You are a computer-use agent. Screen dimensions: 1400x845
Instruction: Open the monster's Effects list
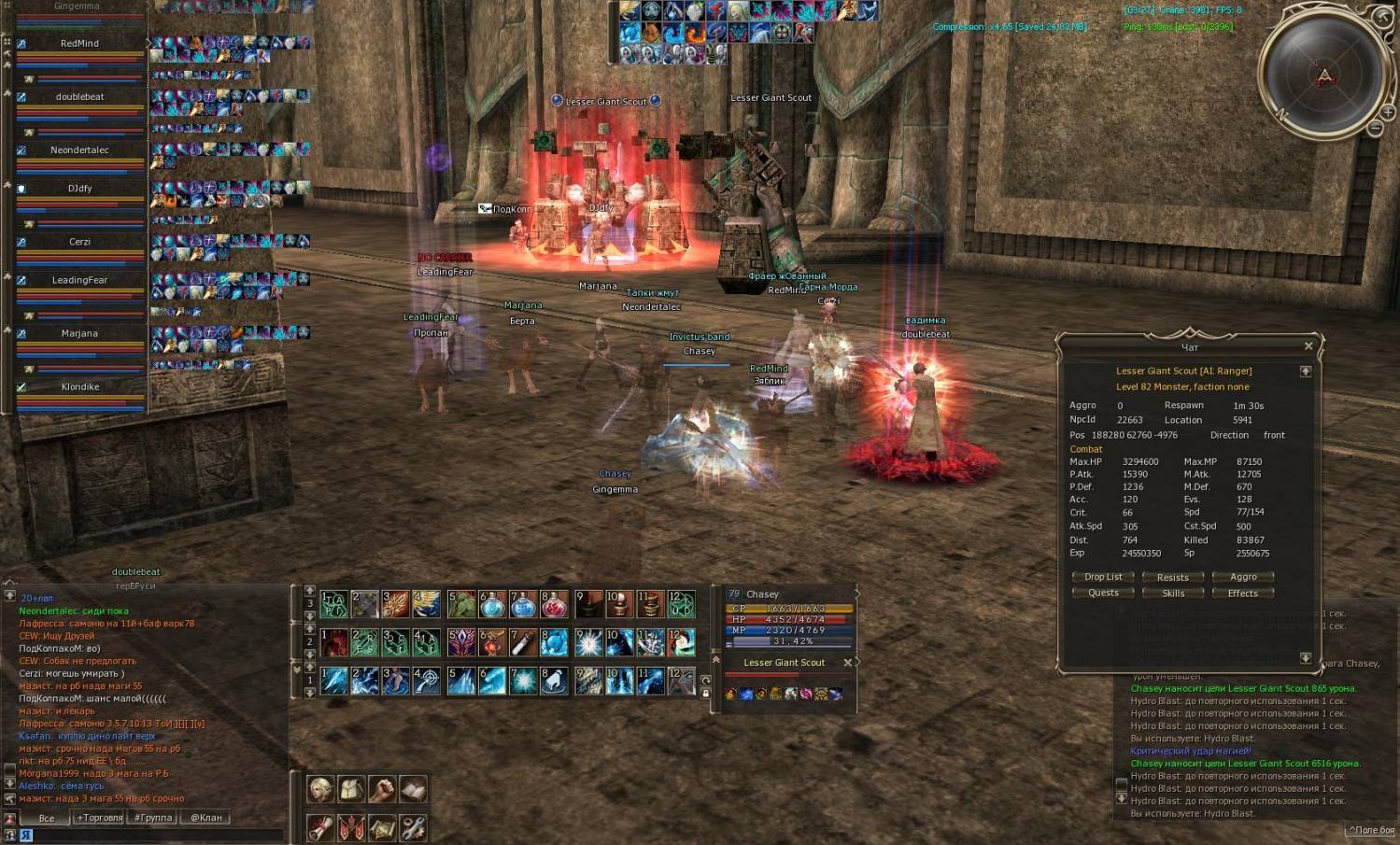[1242, 593]
